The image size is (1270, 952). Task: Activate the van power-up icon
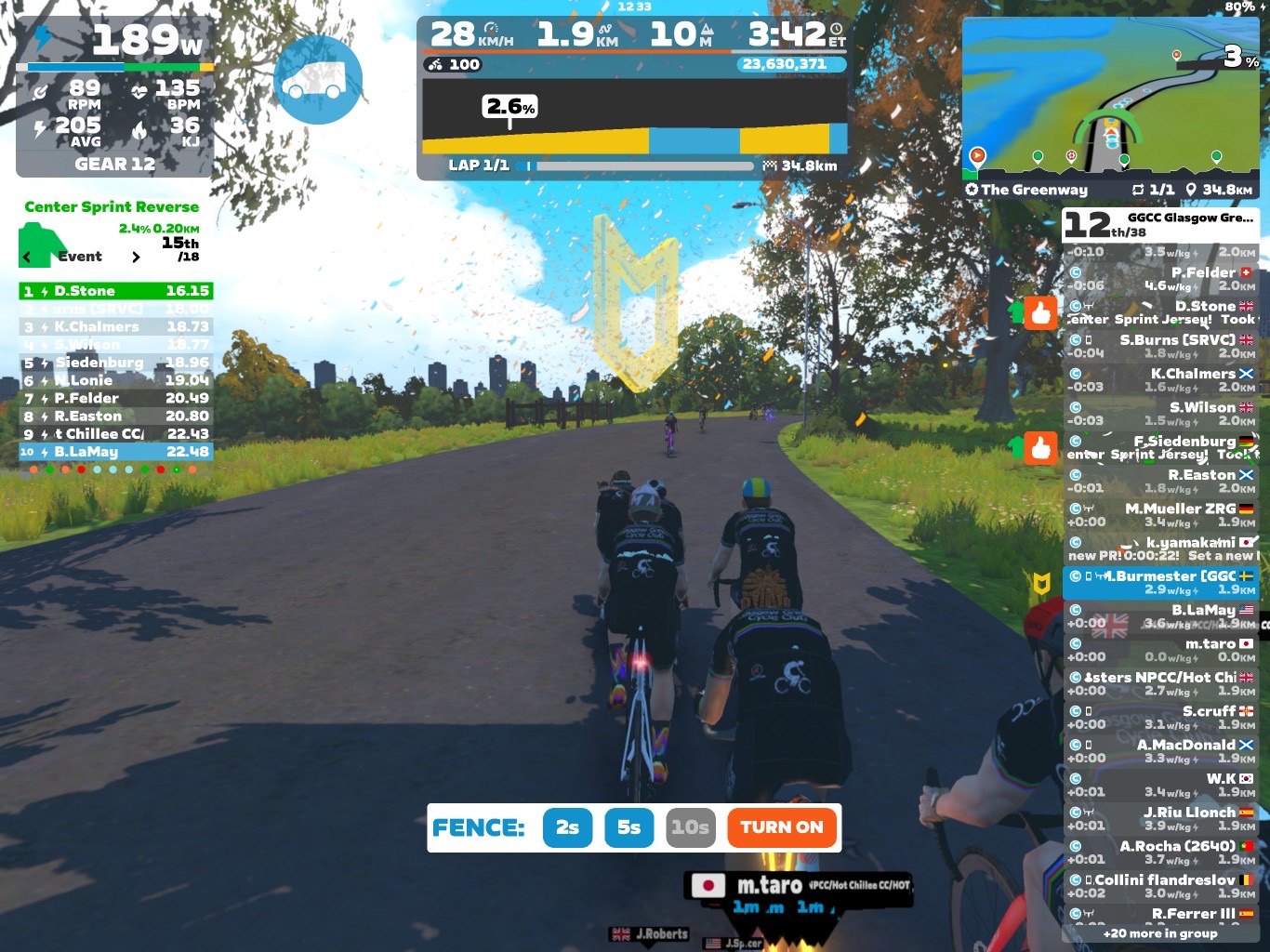coord(317,80)
